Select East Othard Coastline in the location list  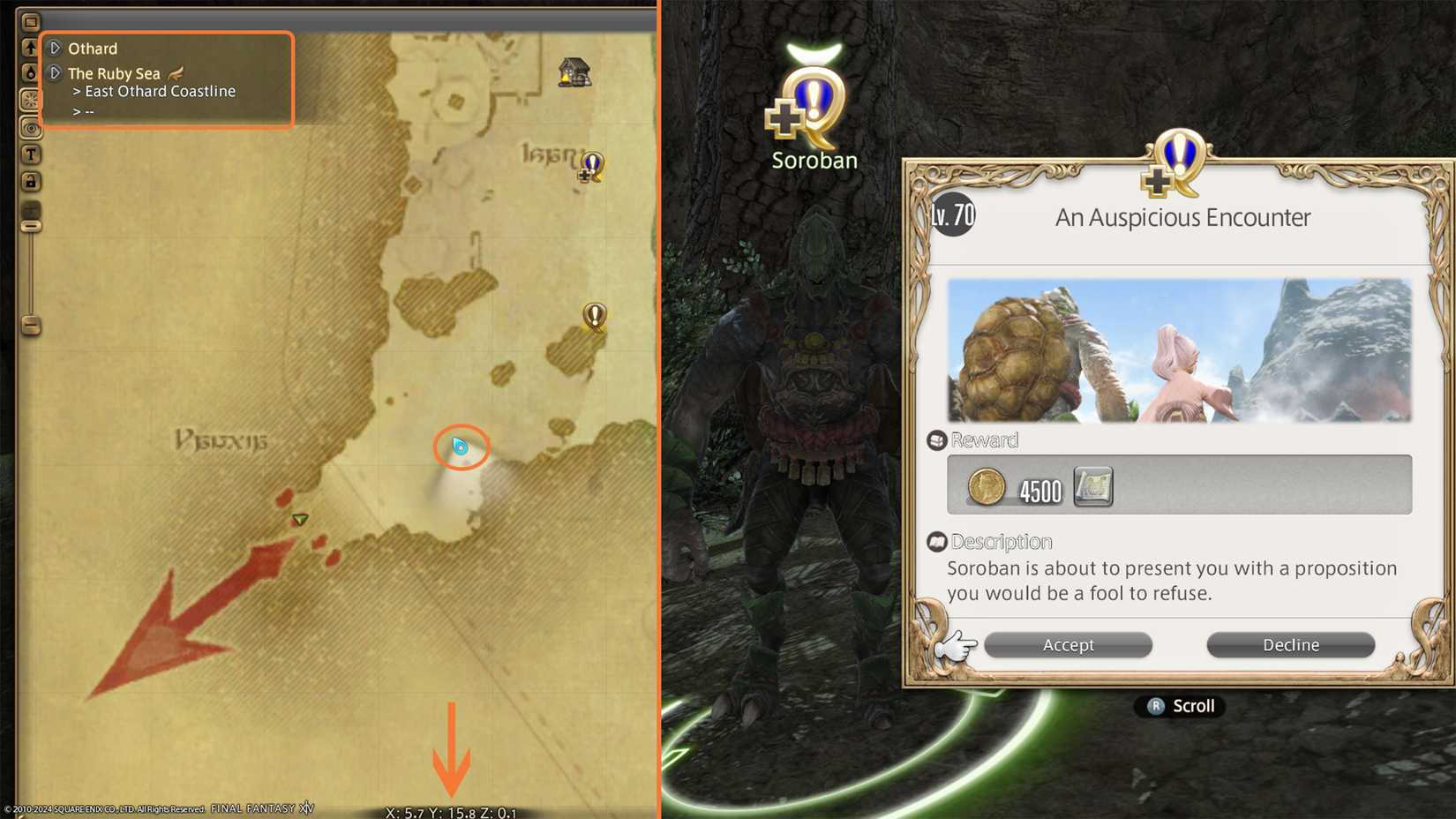159,91
